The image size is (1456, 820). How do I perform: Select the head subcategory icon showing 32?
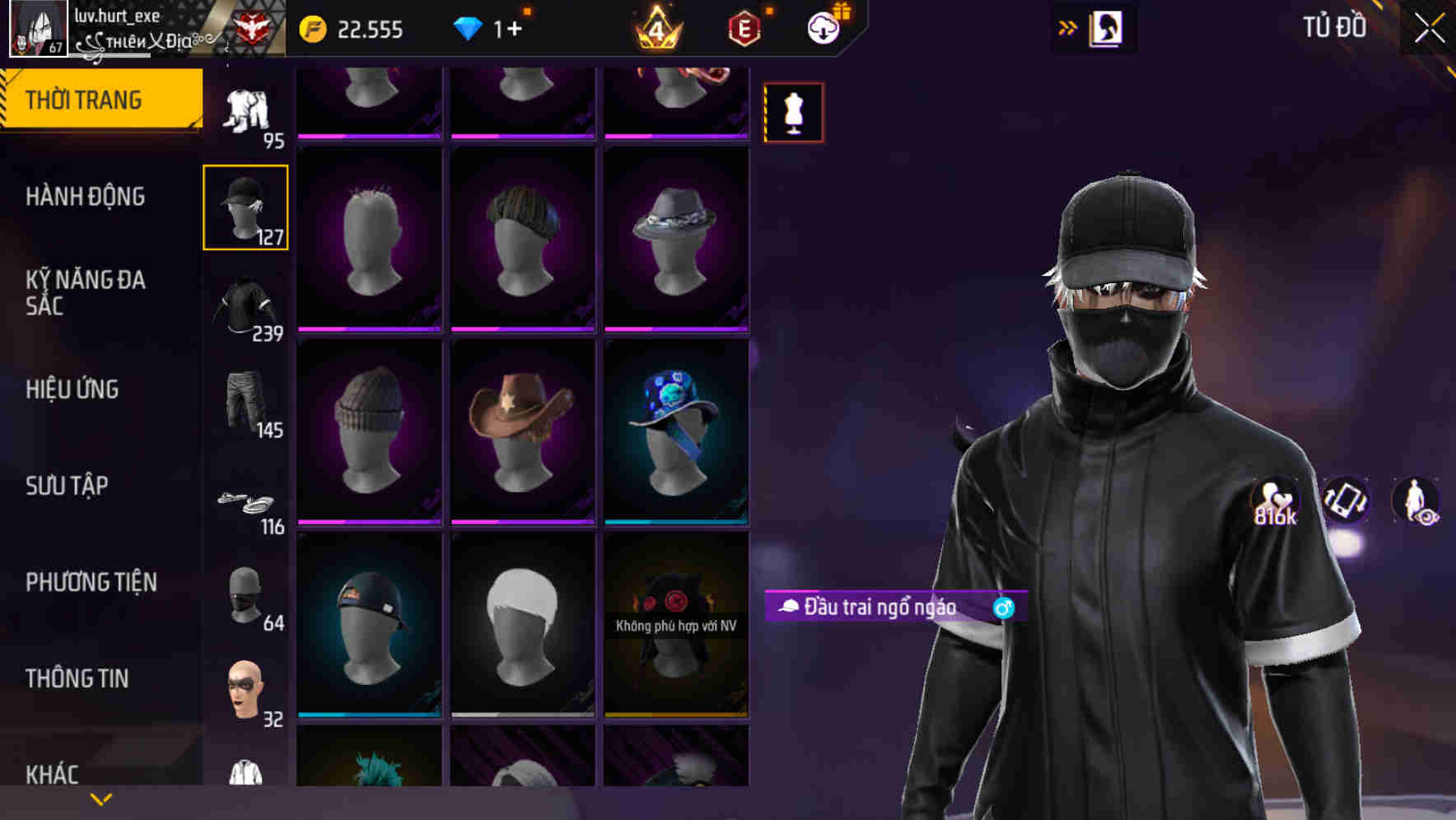(245, 692)
